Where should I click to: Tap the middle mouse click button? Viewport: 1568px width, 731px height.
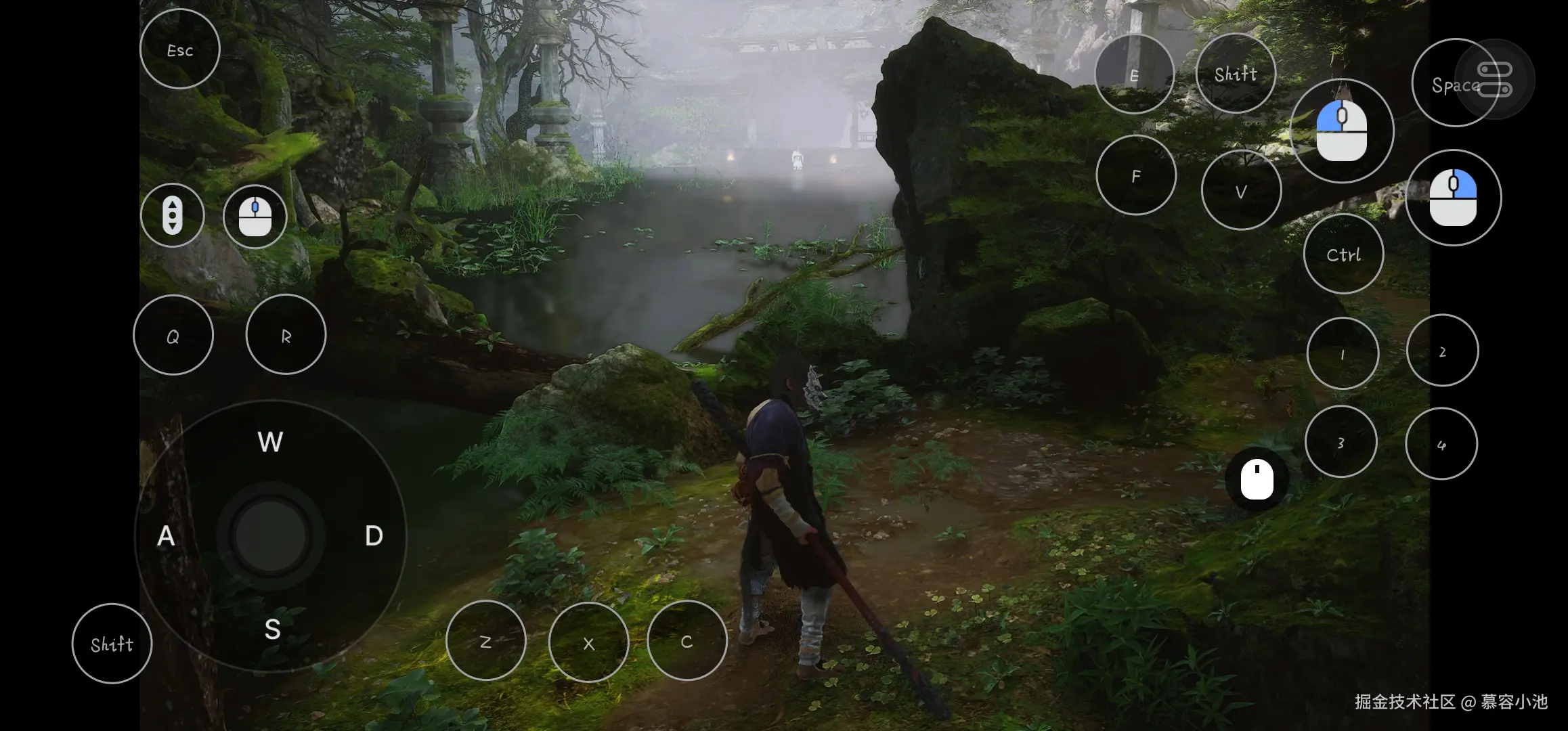pos(255,217)
